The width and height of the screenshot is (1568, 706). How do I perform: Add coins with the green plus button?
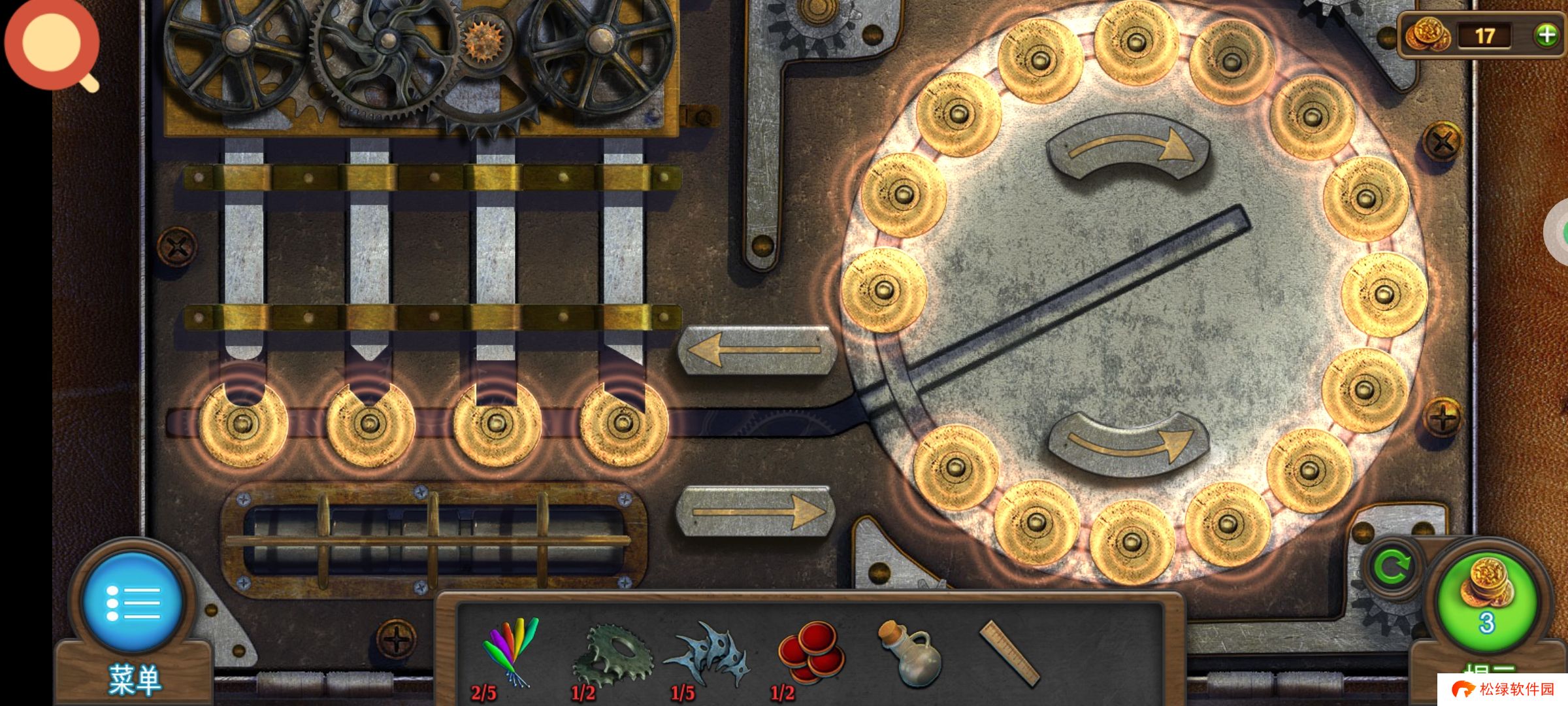(1546, 35)
